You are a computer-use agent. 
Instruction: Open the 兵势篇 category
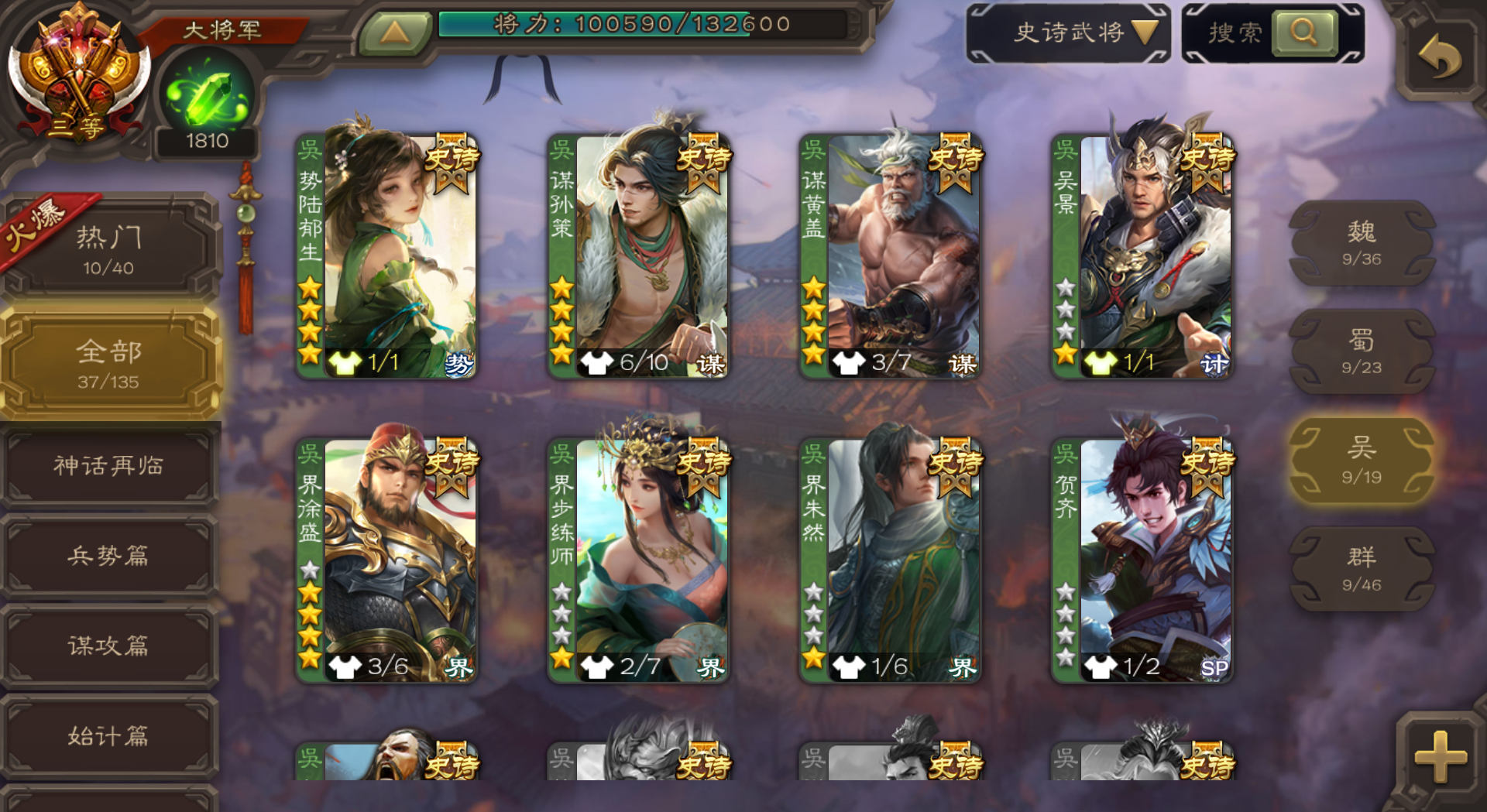coord(108,556)
